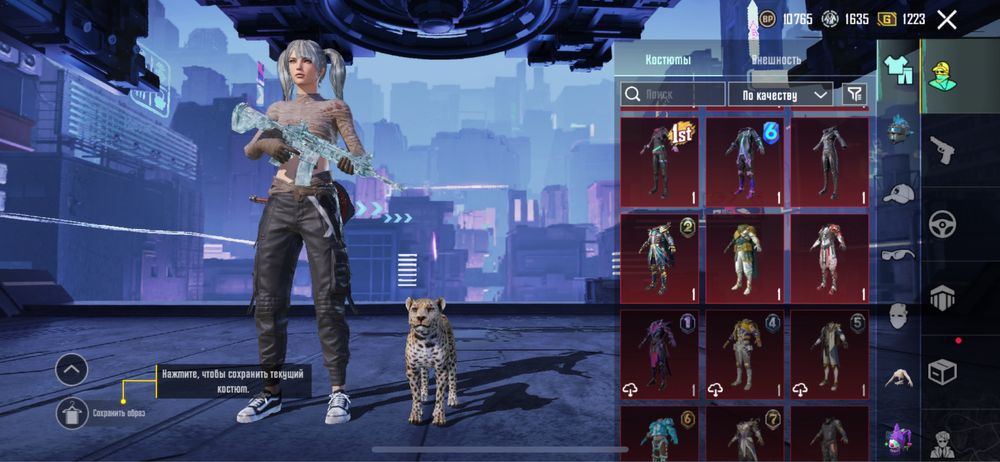
Task: Select the face mask category
Action: coord(899,316)
